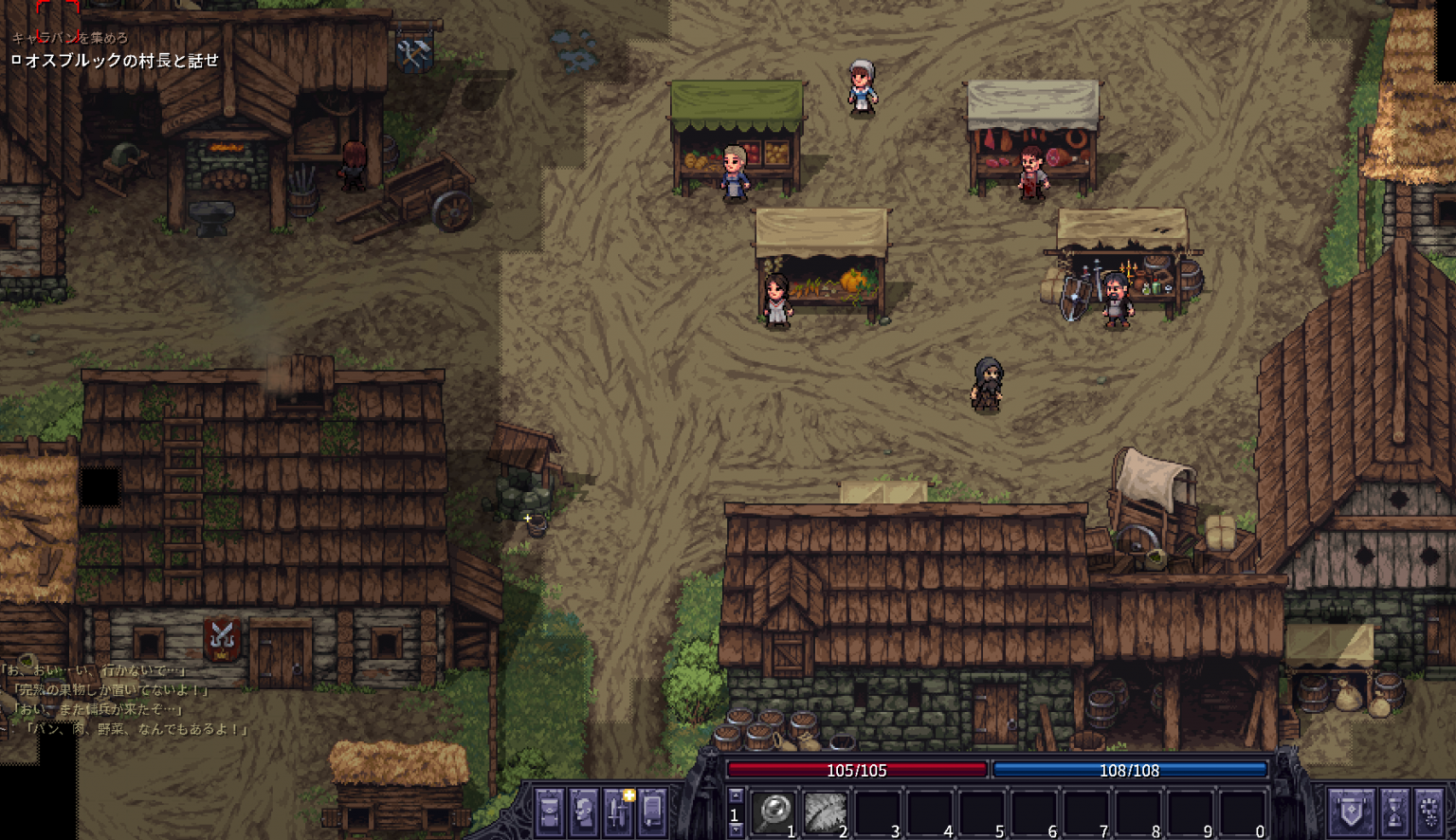The height and width of the screenshot is (840, 1456).
Task: Select the magnifying glass hotbar slot
Action: click(773, 813)
